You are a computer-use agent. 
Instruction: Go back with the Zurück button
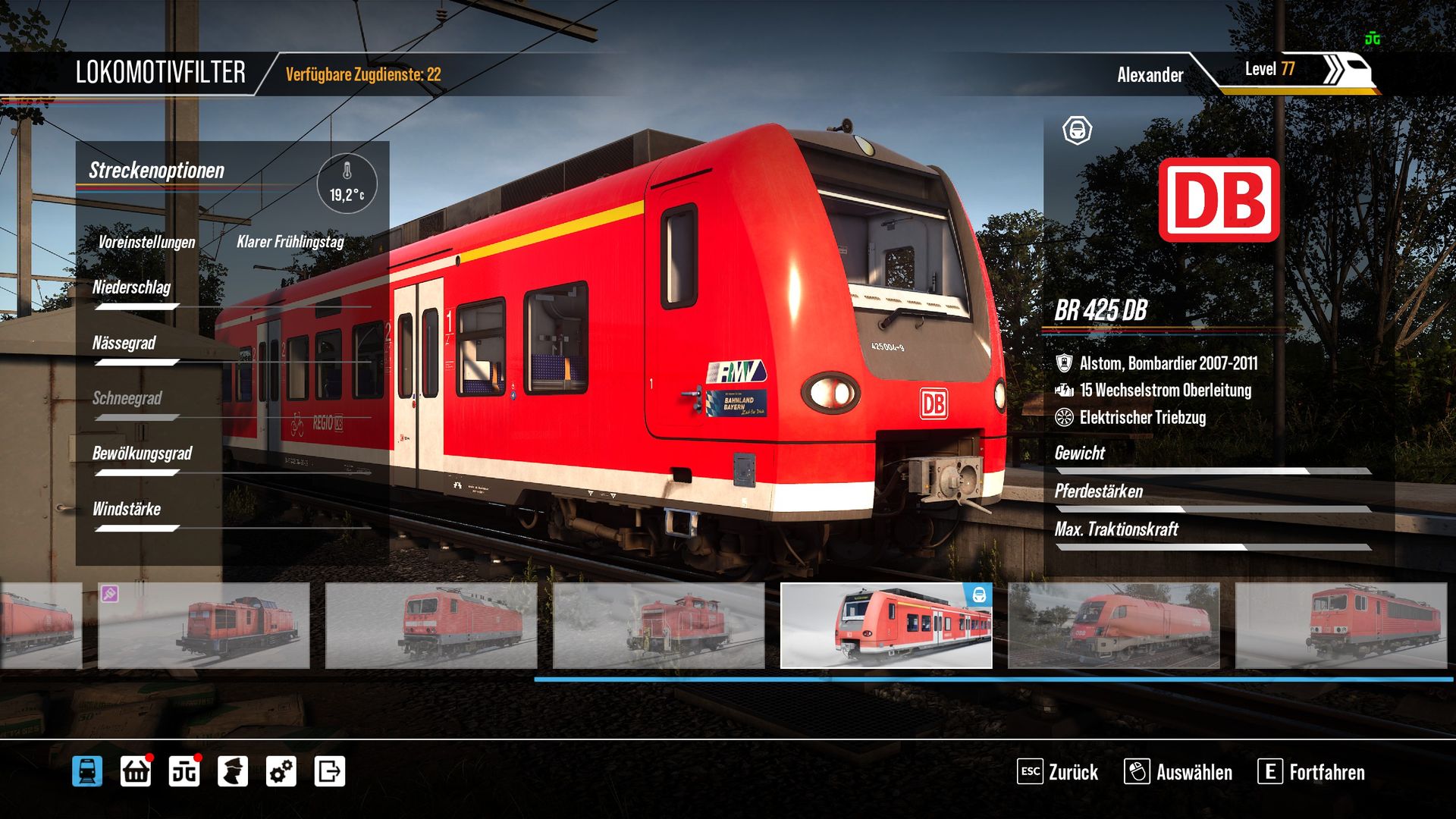coord(1058,772)
